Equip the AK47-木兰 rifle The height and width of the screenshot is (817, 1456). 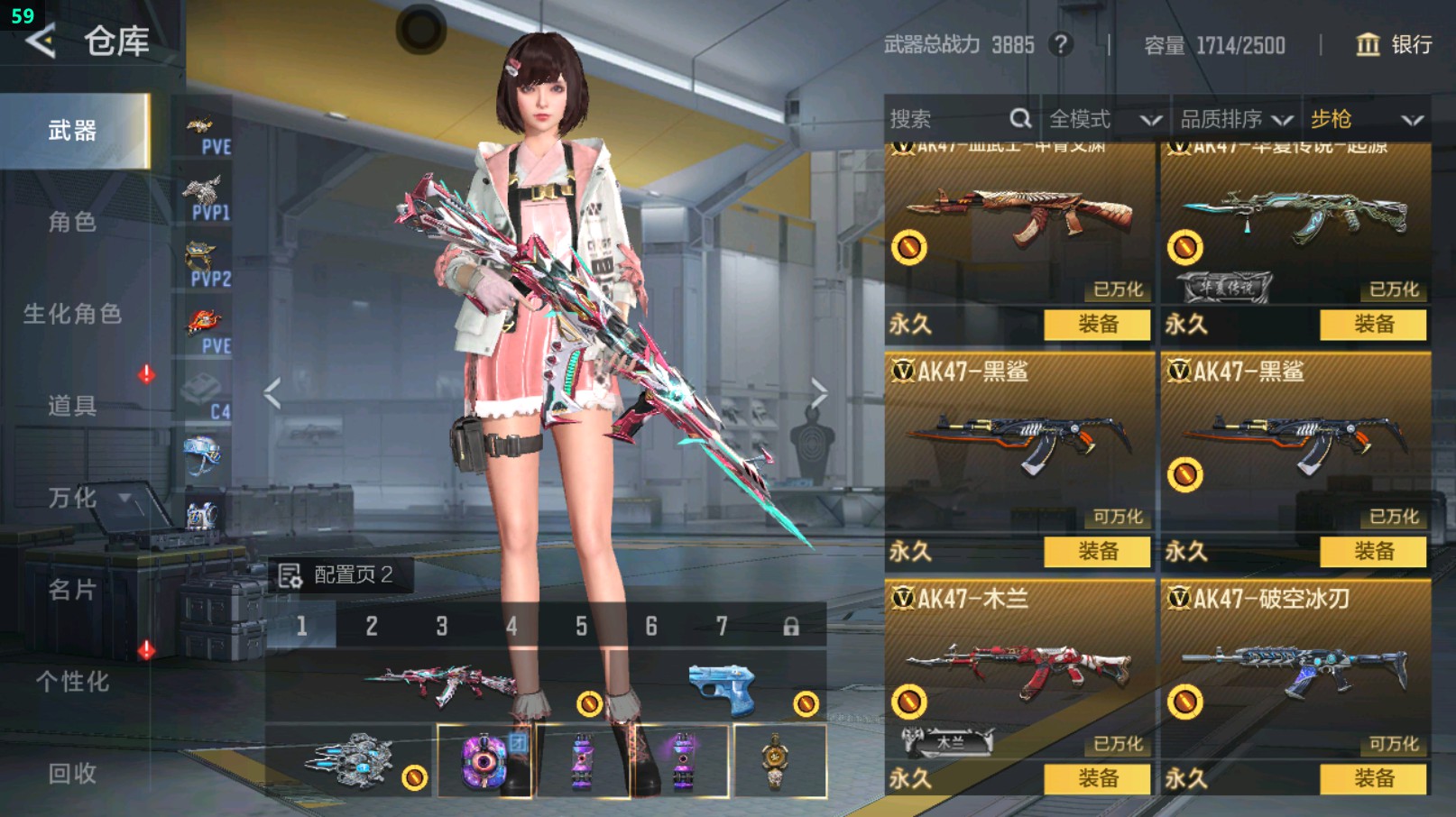point(1097,778)
